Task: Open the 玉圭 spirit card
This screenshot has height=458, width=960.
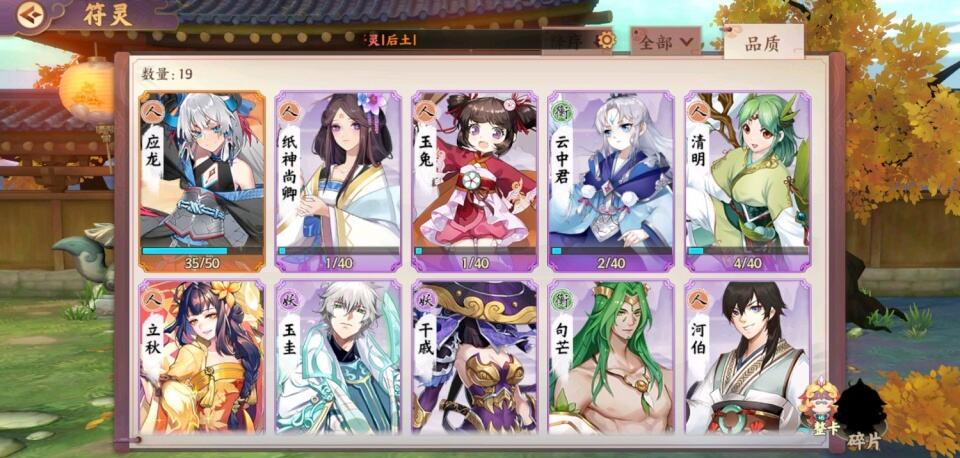Action: coord(338,357)
